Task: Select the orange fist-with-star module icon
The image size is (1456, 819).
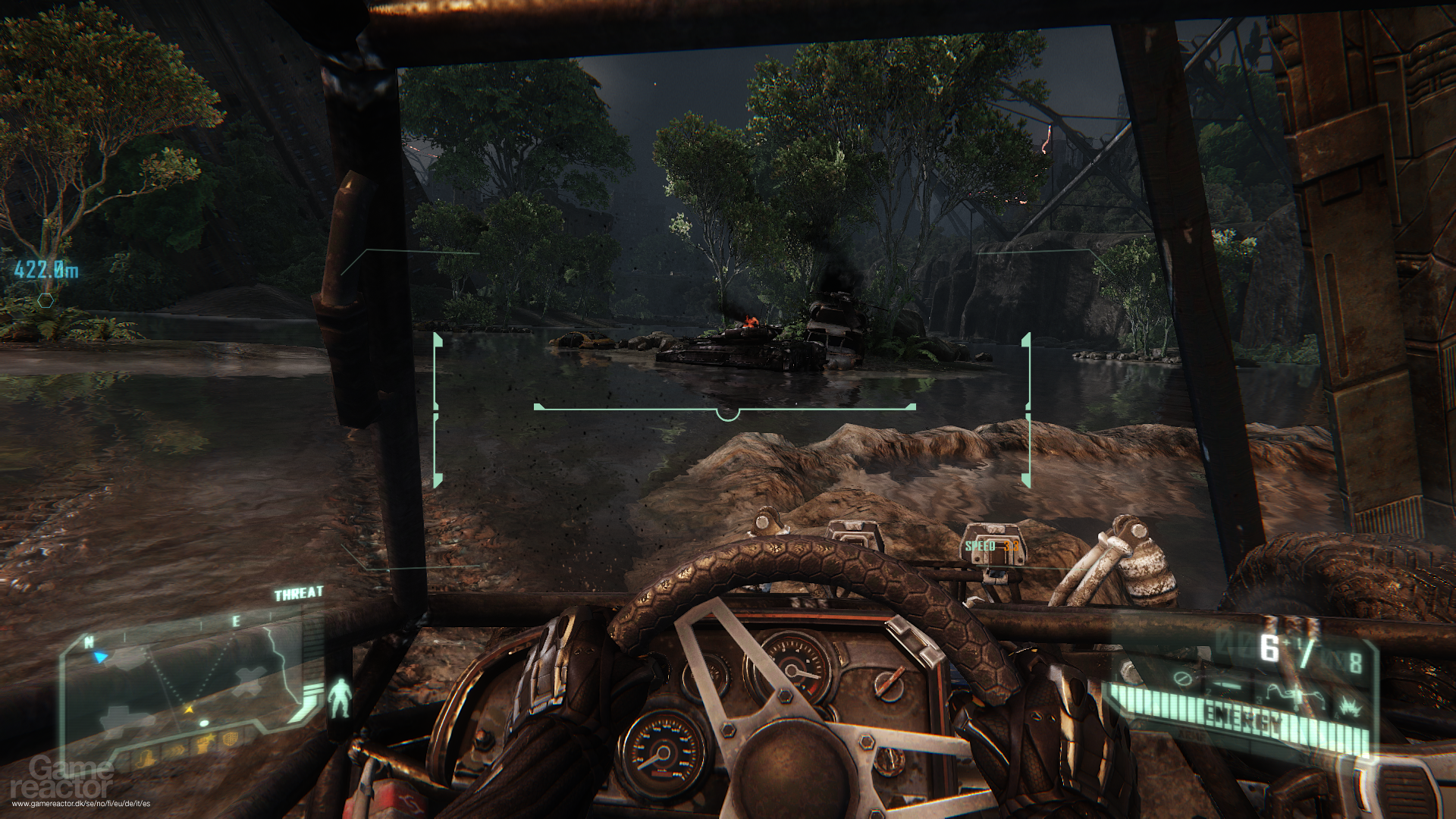Action: click(x=203, y=743)
